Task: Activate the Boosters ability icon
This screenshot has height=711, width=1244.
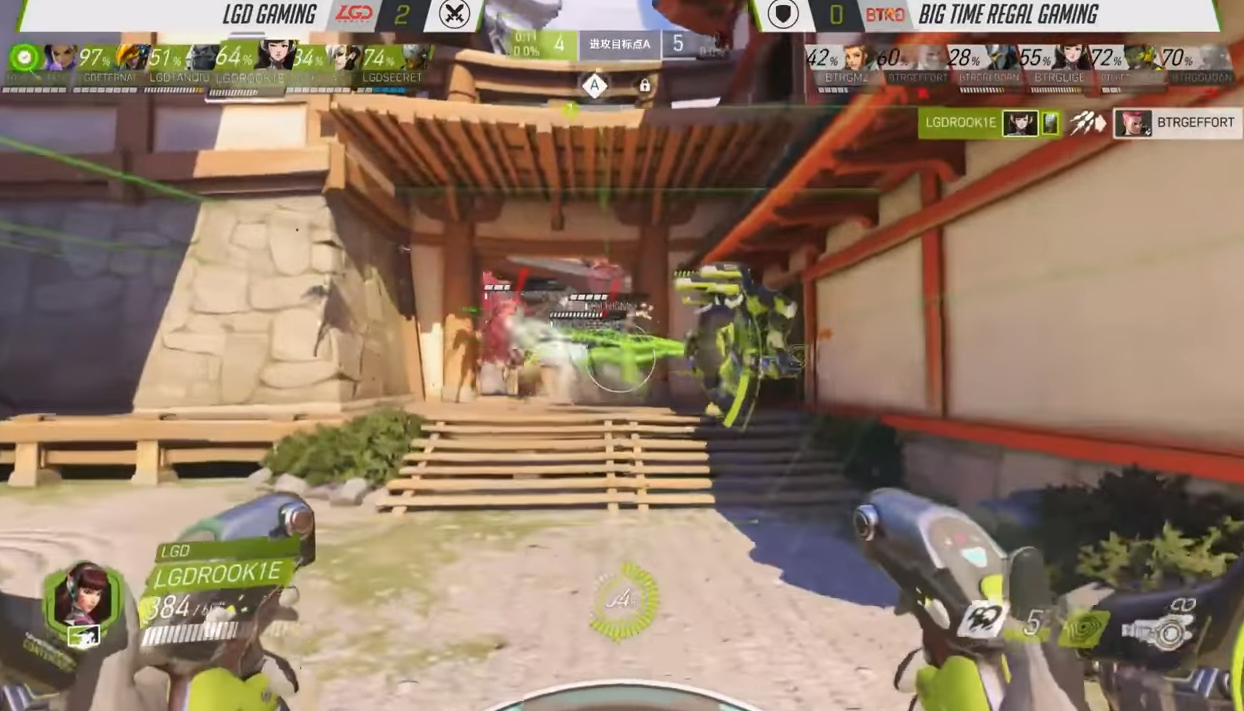Action: 982,620
